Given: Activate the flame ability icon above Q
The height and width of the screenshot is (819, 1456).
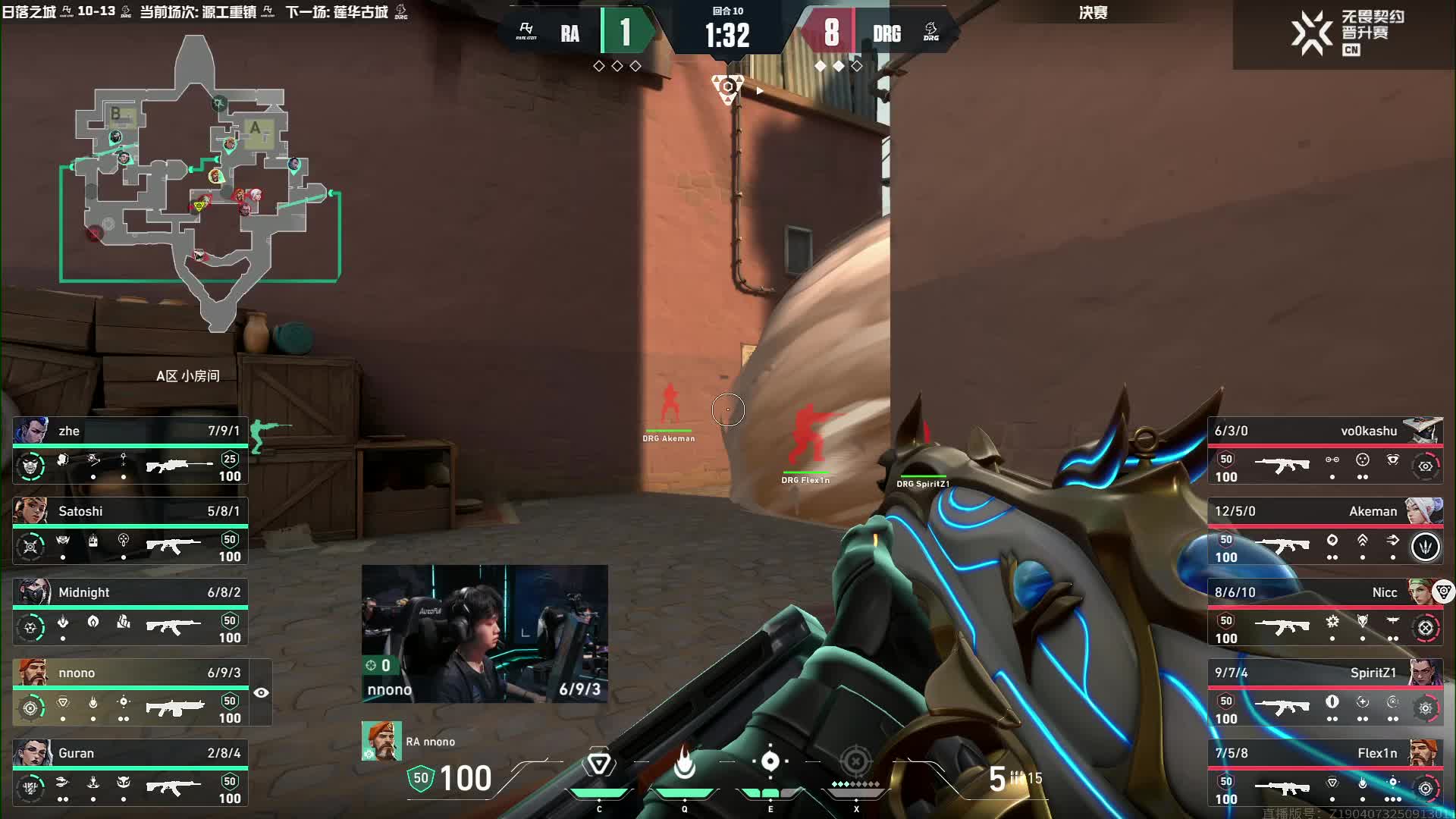Looking at the screenshot, I should pyautogui.click(x=685, y=762).
